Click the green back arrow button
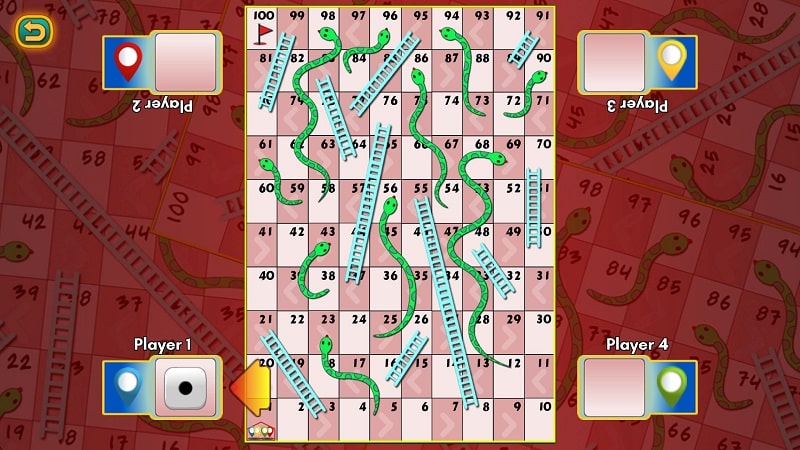This screenshot has height=450, width=800. pos(35,31)
